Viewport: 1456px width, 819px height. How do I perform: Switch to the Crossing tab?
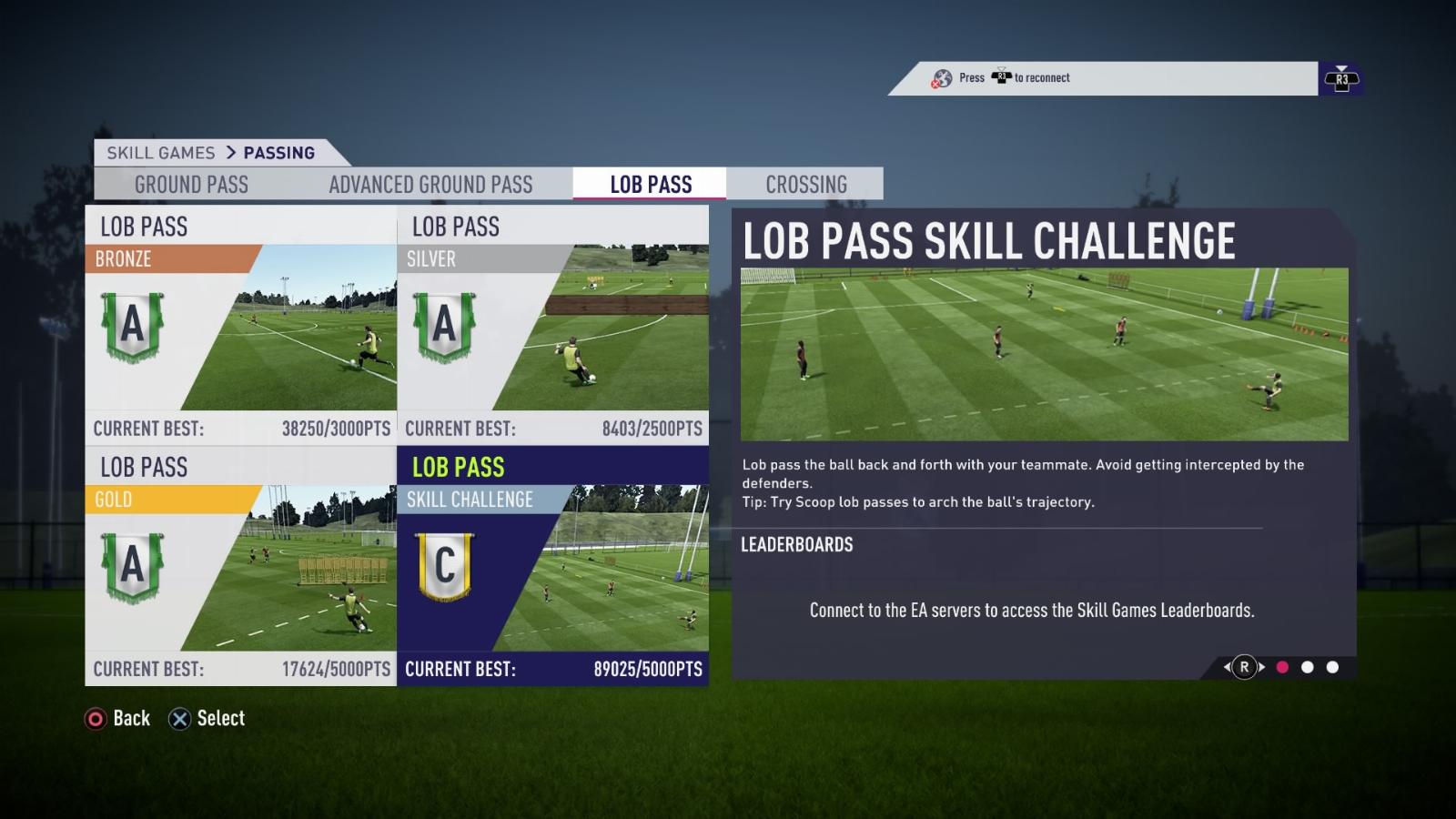click(806, 185)
